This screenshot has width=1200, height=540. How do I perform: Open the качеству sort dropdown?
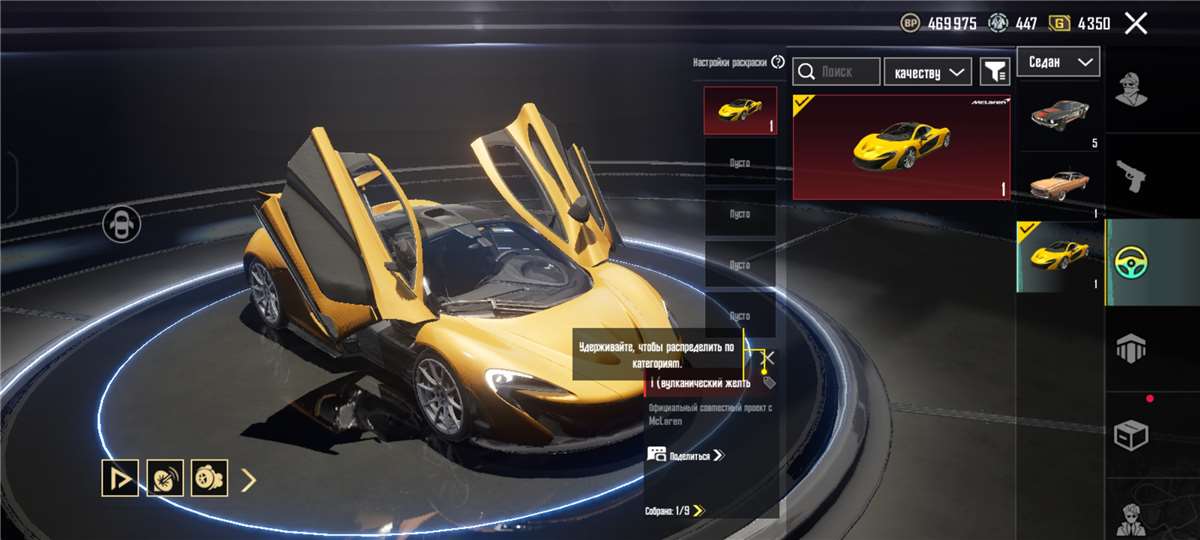pos(928,71)
